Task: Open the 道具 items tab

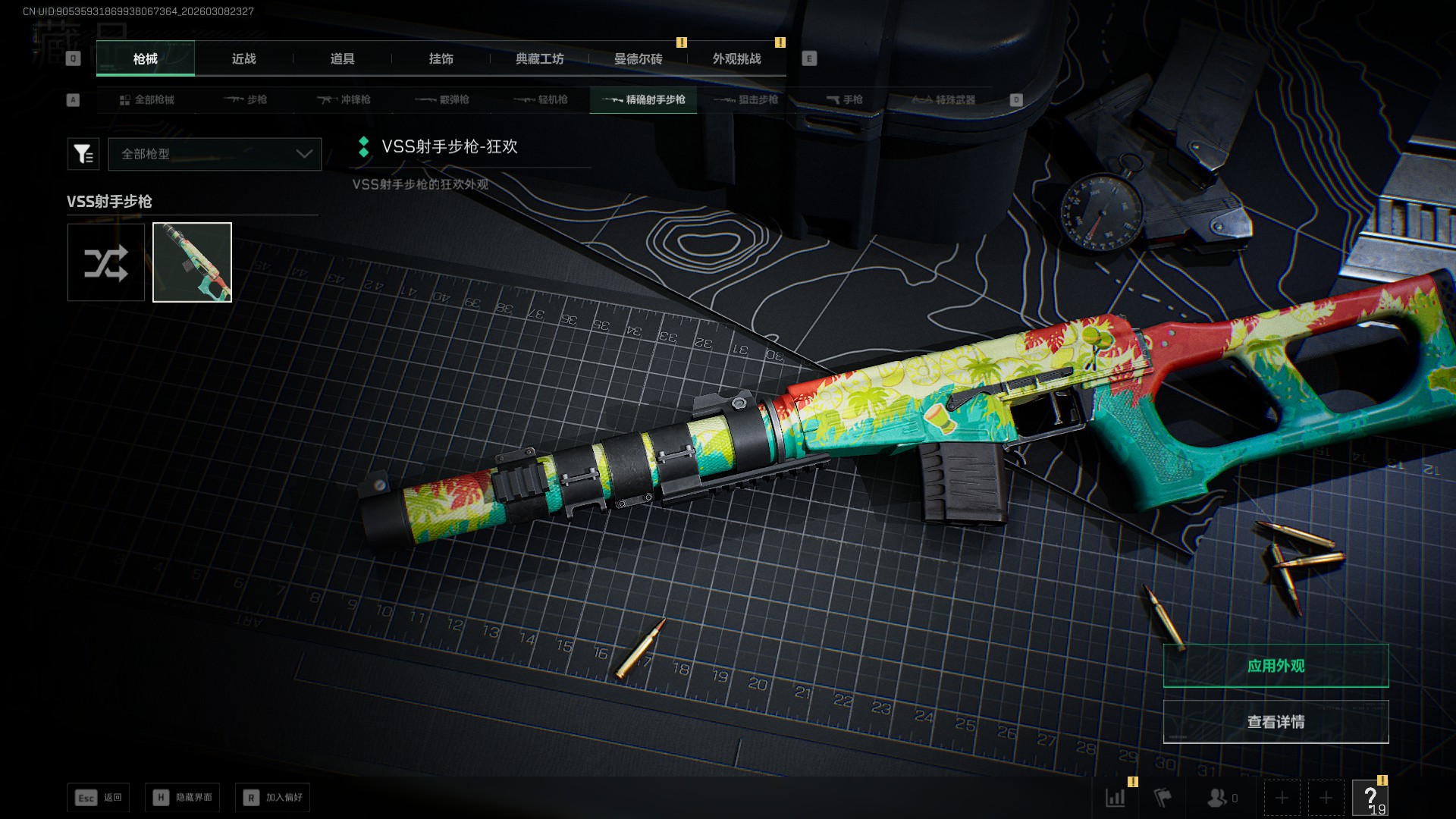Action: tap(342, 59)
